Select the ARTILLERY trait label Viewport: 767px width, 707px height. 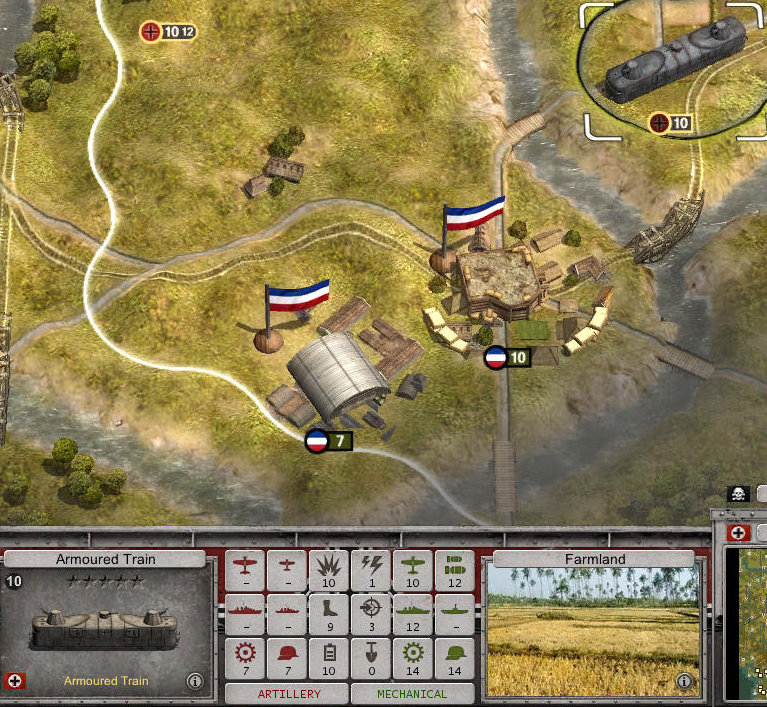(288, 693)
